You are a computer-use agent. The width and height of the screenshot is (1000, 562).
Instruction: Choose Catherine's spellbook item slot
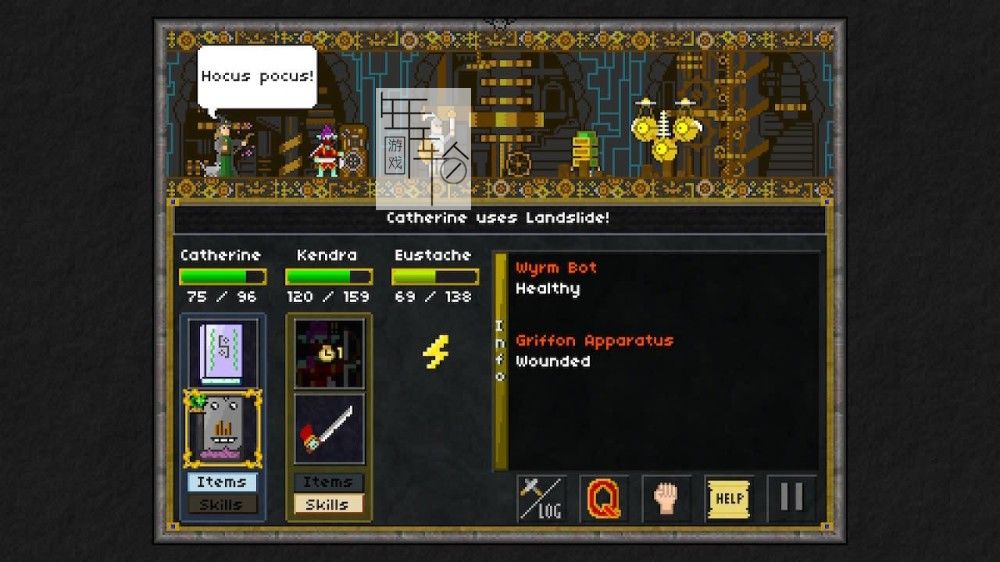pyautogui.click(x=222, y=352)
